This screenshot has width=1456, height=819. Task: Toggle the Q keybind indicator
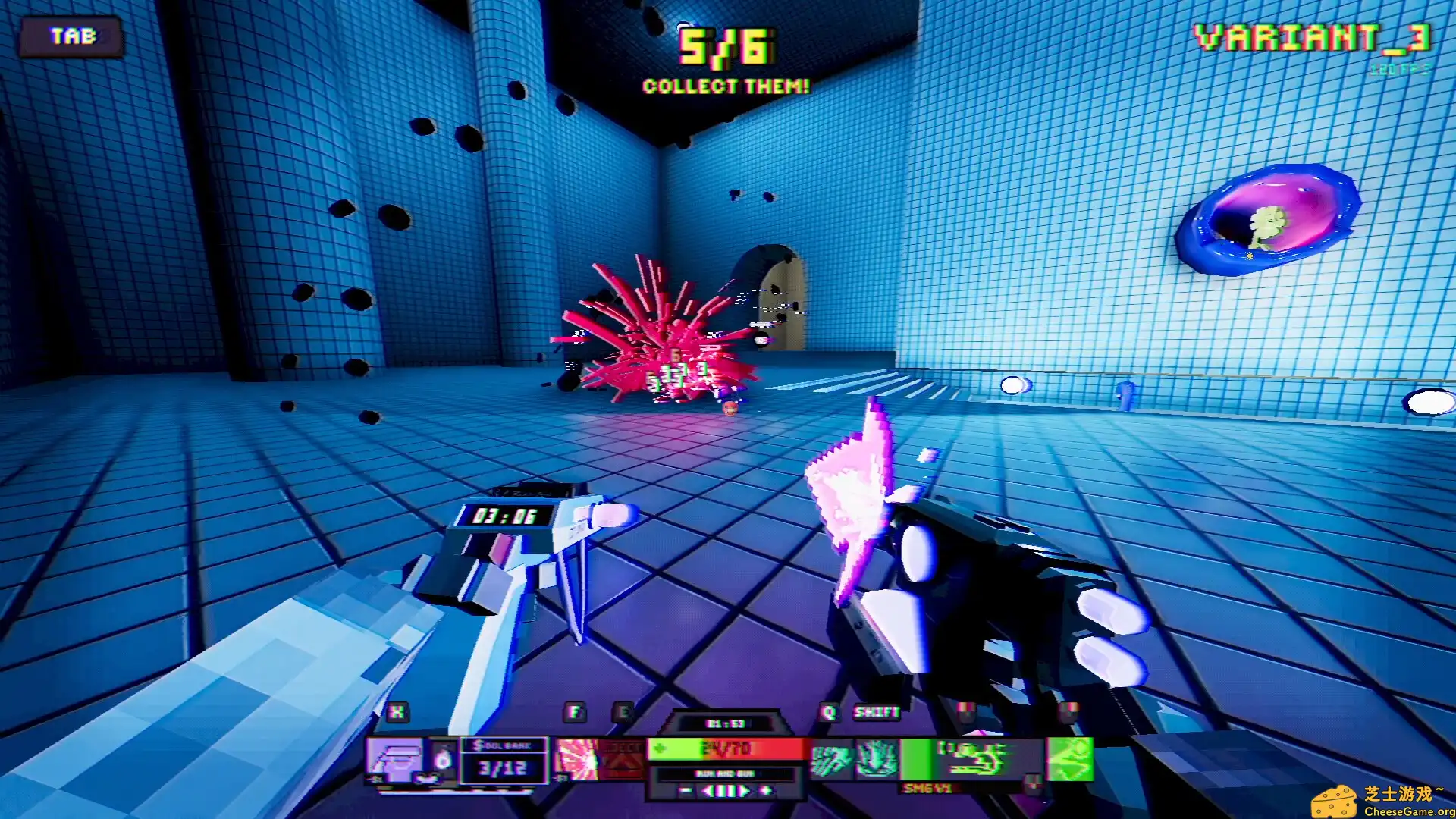coord(829,713)
